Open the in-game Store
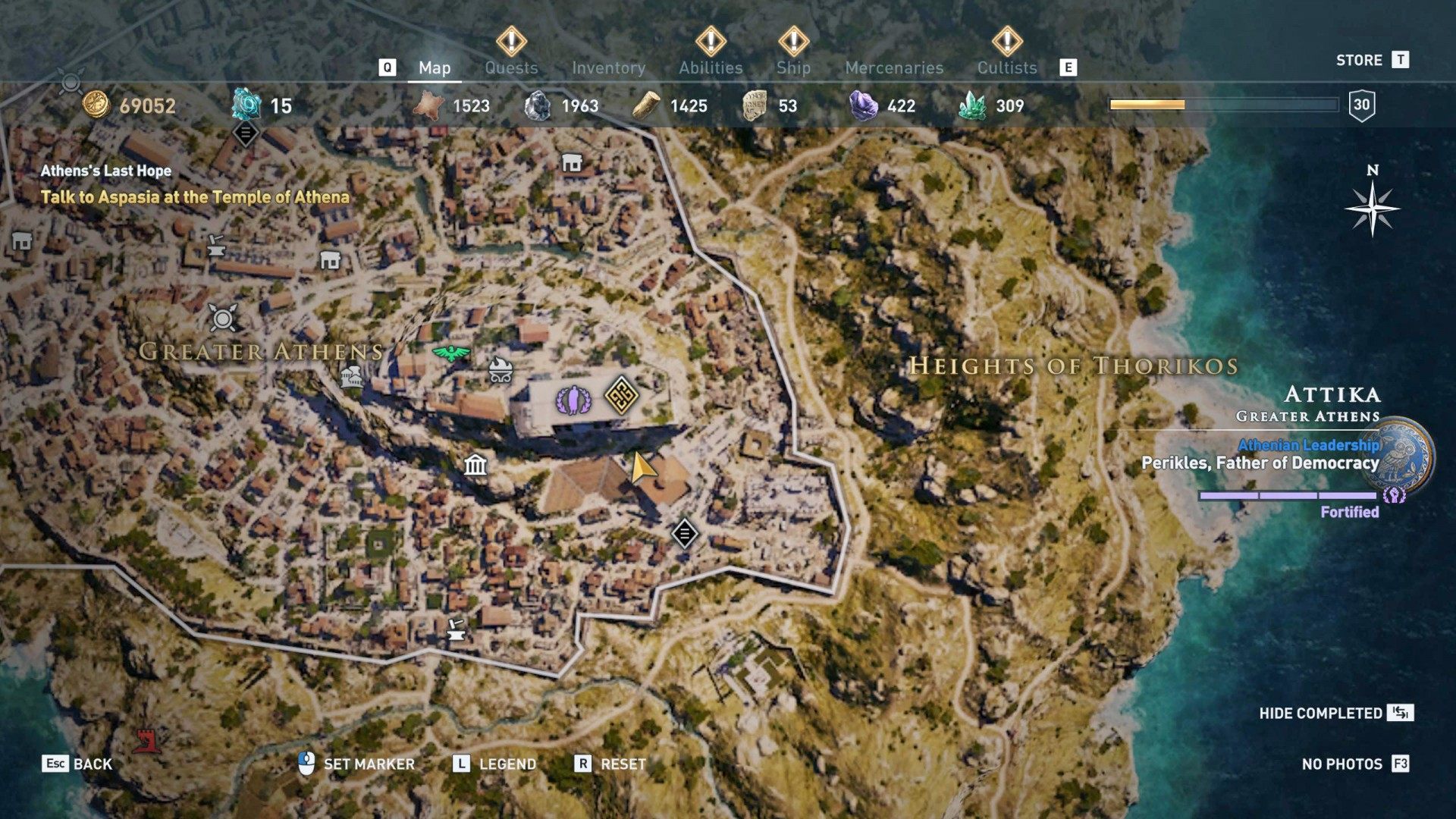Screen dimensions: 1456x819 [1360, 60]
